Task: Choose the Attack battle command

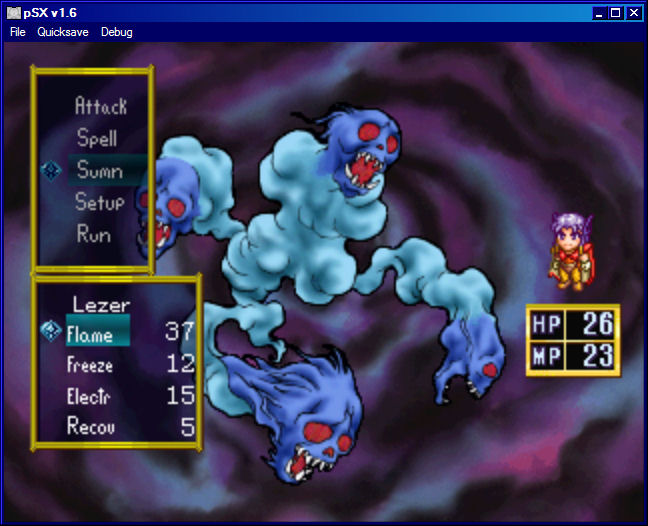Action: pos(101,105)
